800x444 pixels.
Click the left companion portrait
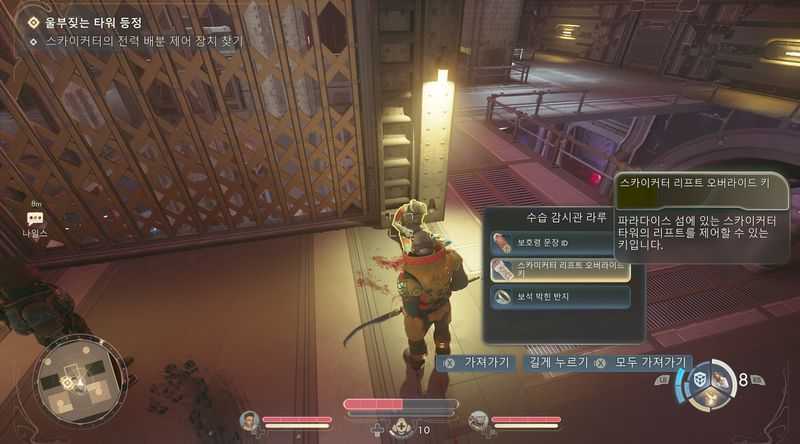[249, 421]
